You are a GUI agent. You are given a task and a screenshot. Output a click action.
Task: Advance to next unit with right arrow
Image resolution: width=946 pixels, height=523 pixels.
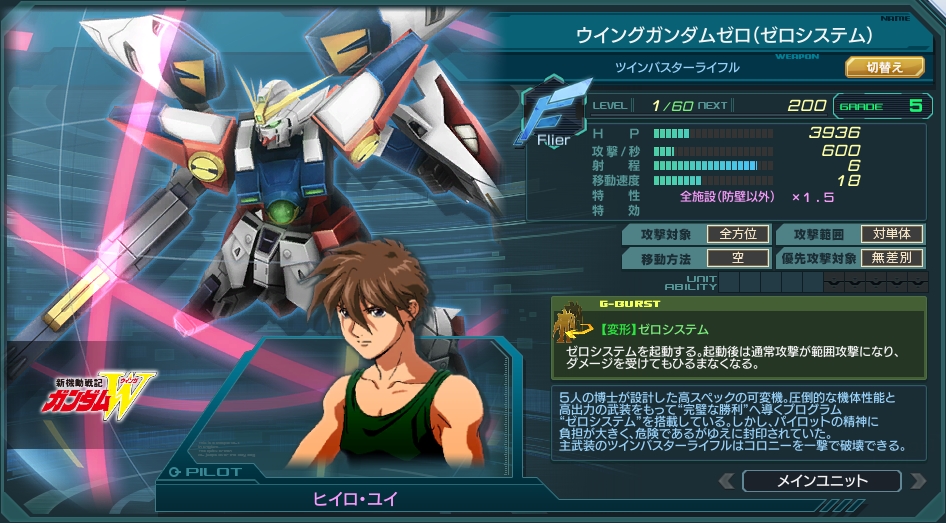pyautogui.click(x=917, y=481)
